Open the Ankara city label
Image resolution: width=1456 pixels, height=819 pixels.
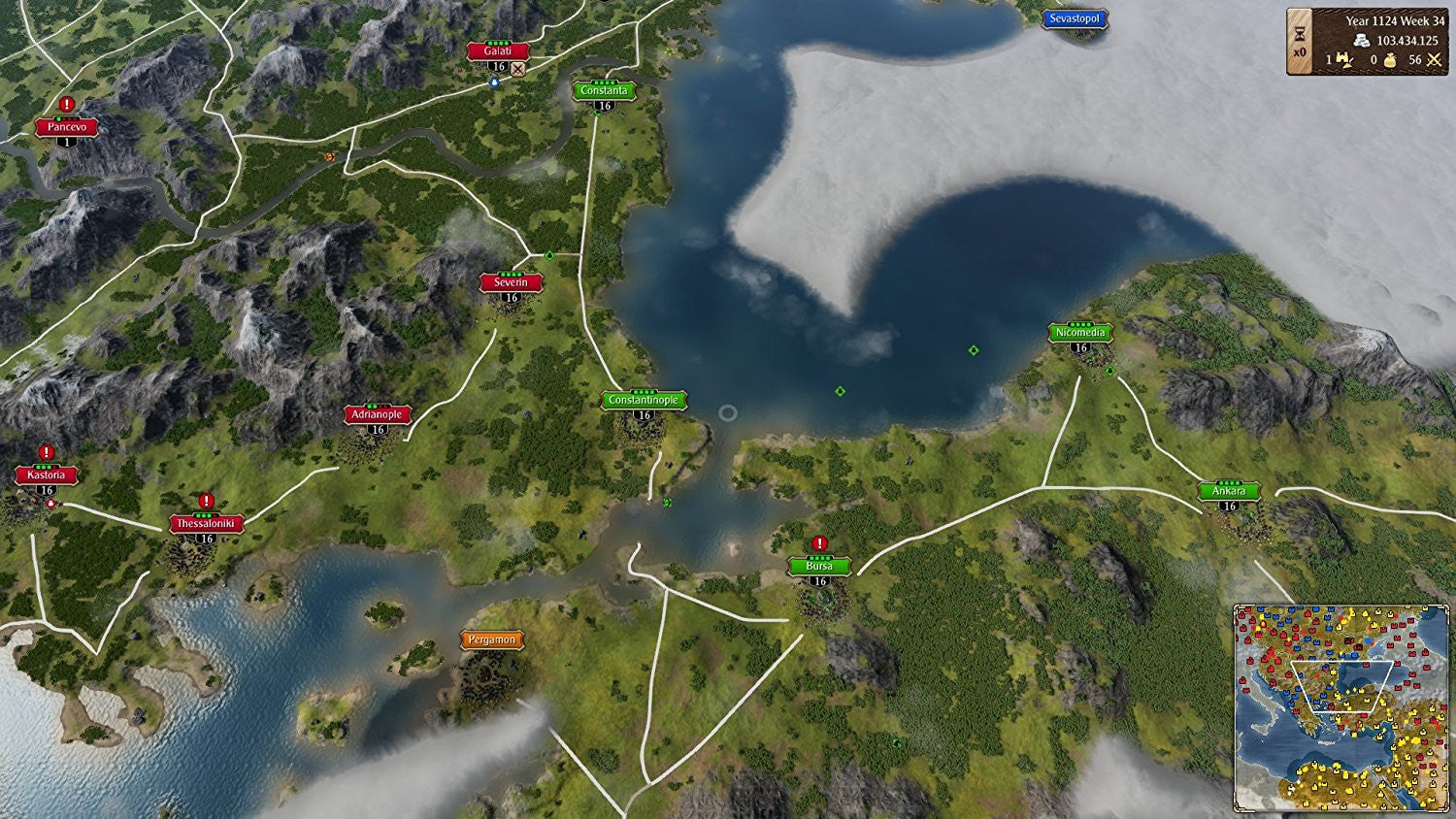point(1228,491)
